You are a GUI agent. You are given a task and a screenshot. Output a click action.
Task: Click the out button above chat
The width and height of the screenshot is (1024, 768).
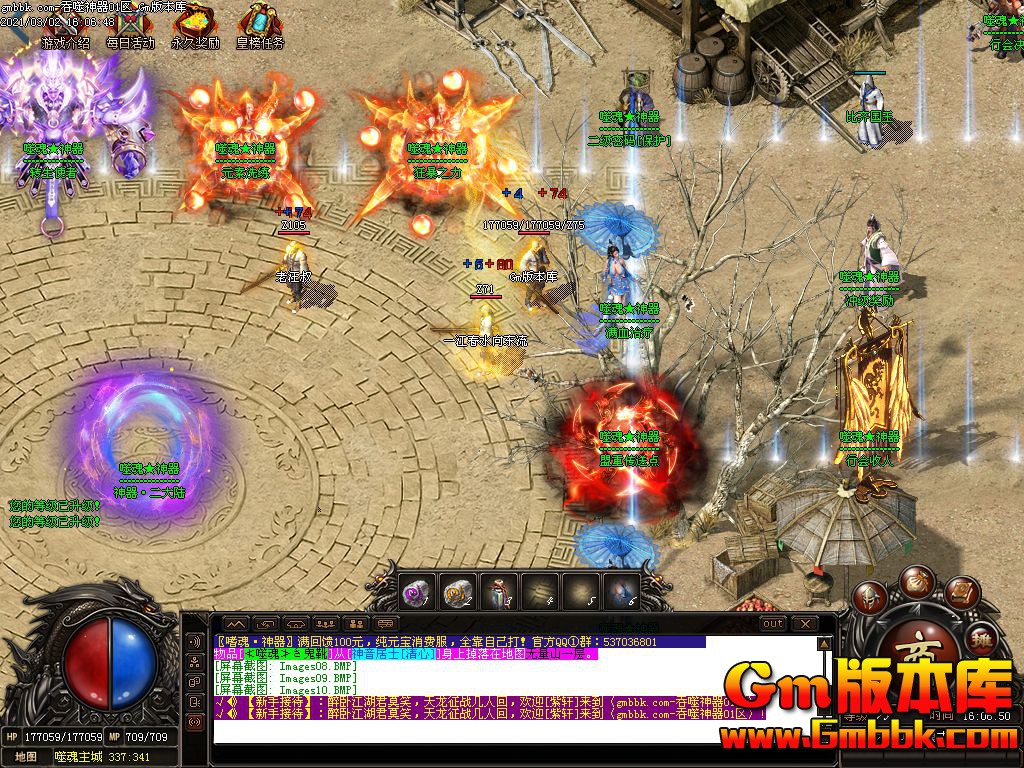coord(772,624)
